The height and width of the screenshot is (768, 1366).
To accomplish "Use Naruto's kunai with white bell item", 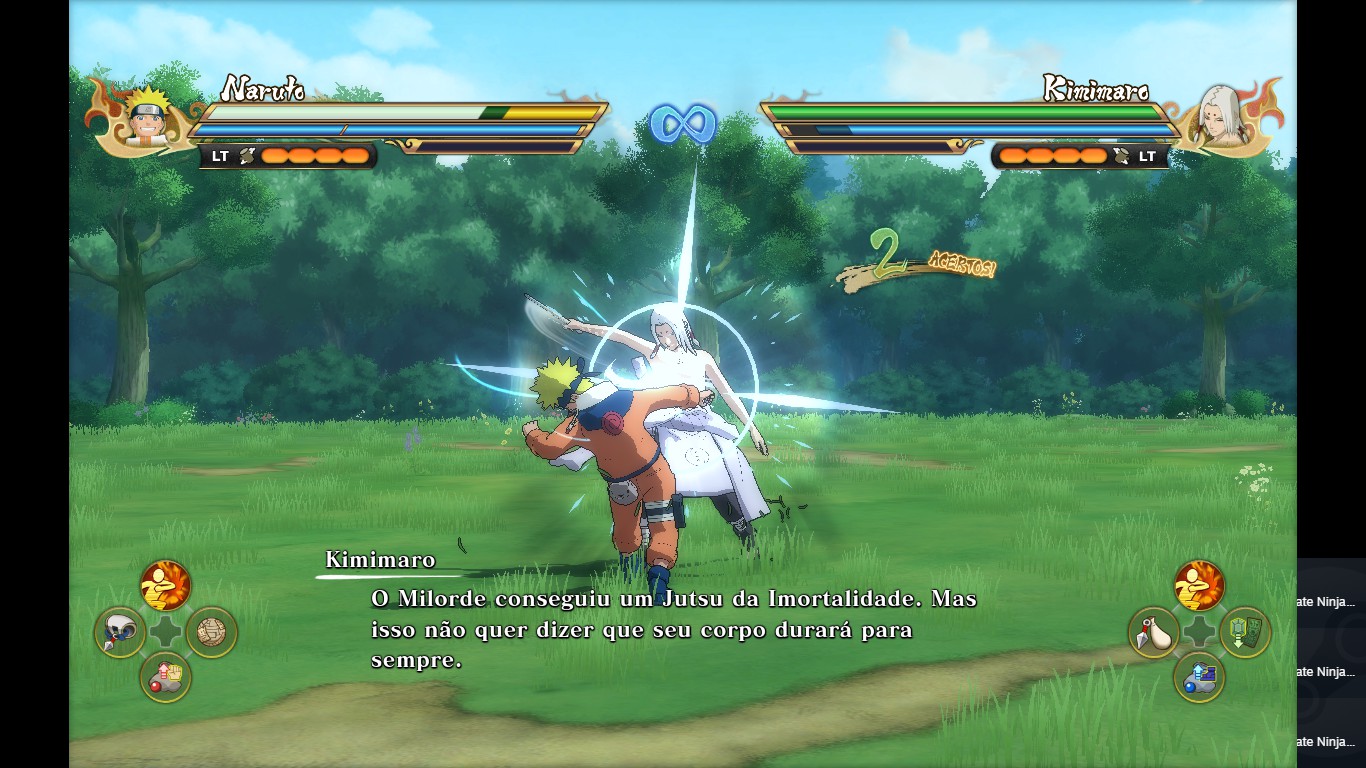I will click(x=120, y=632).
